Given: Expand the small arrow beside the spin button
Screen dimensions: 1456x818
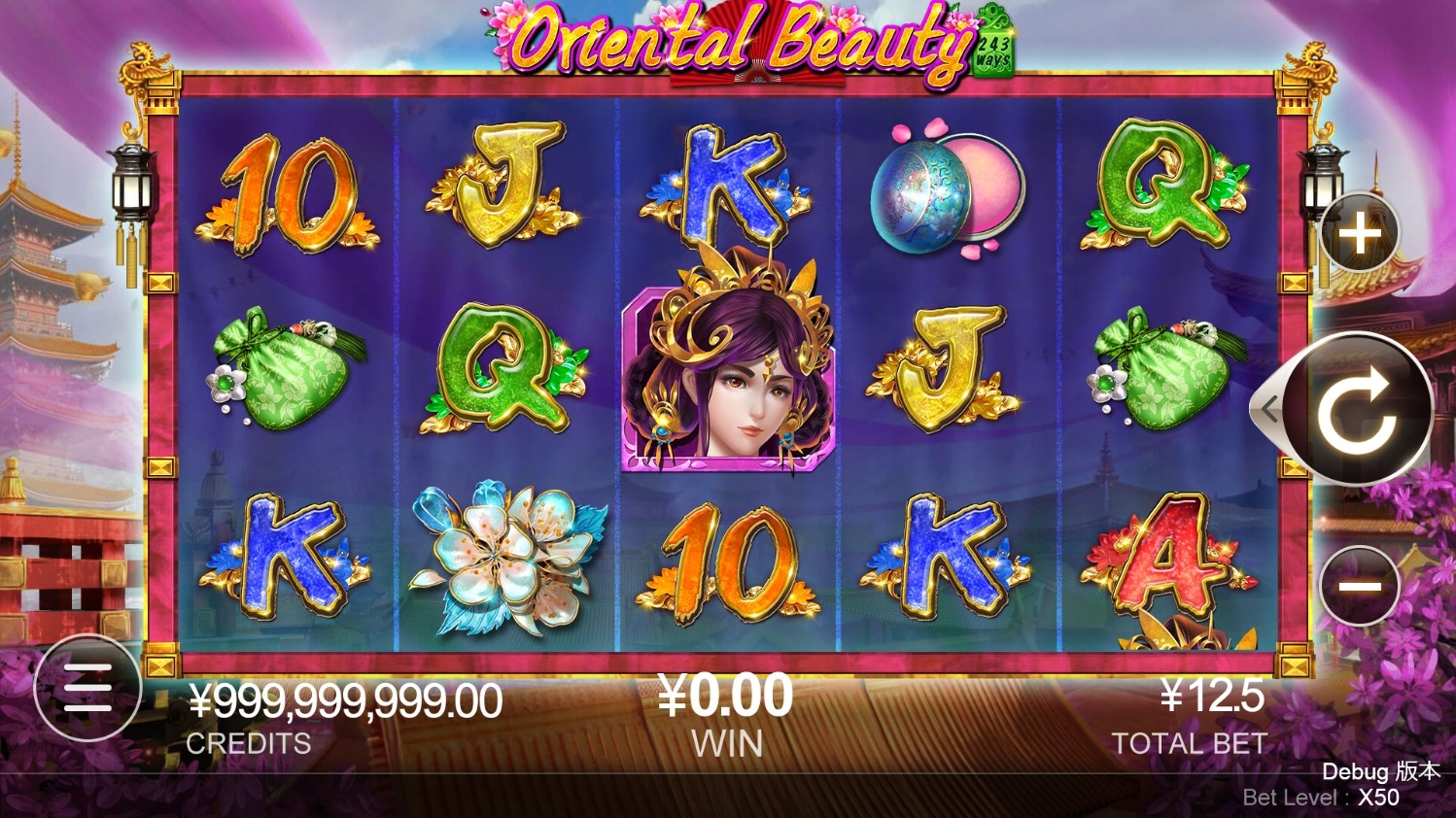Looking at the screenshot, I should click(x=1267, y=410).
